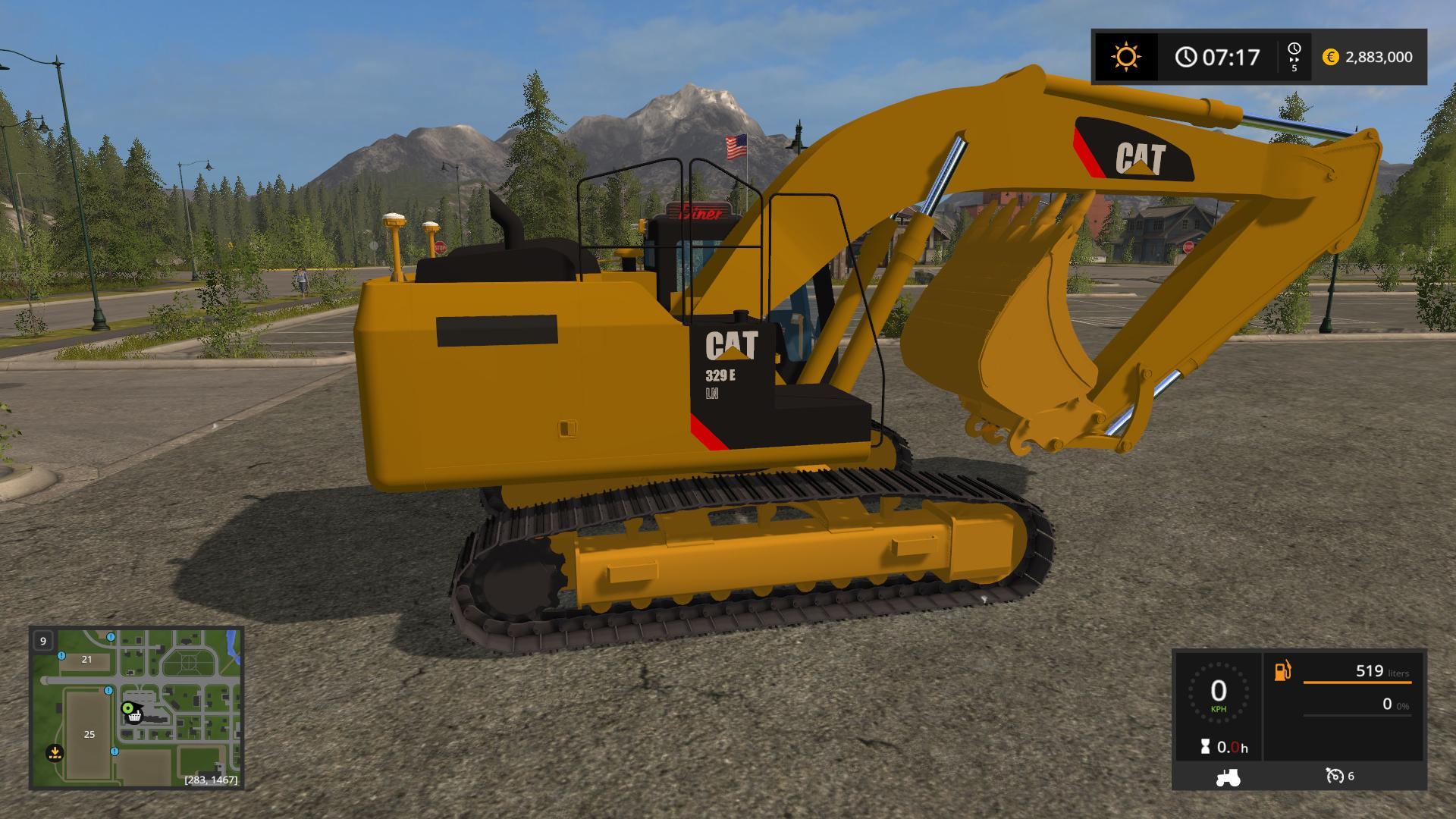Click the euro coin money icon
This screenshot has width=1456, height=819.
click(1330, 57)
